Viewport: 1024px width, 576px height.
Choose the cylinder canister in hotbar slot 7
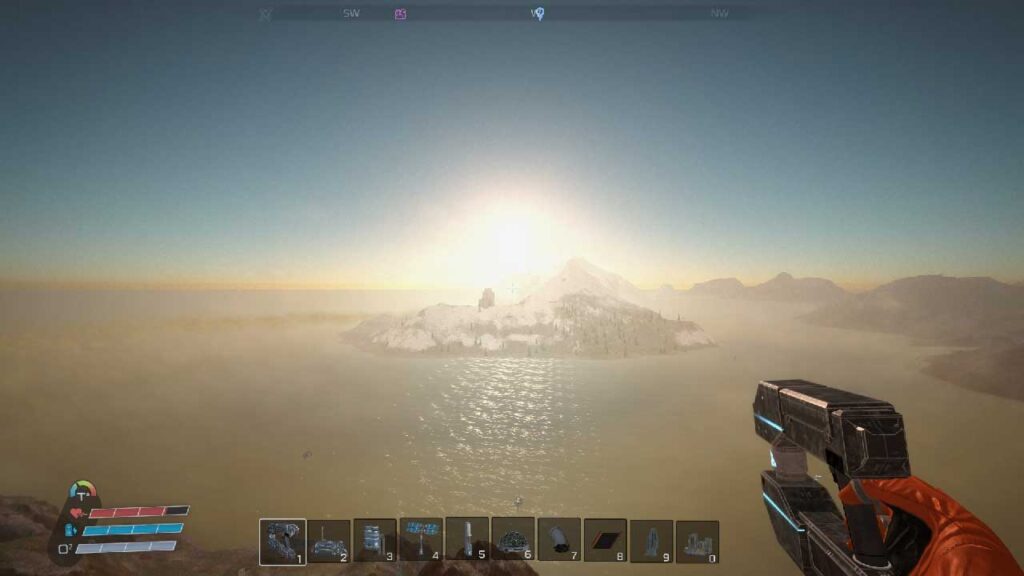559,541
